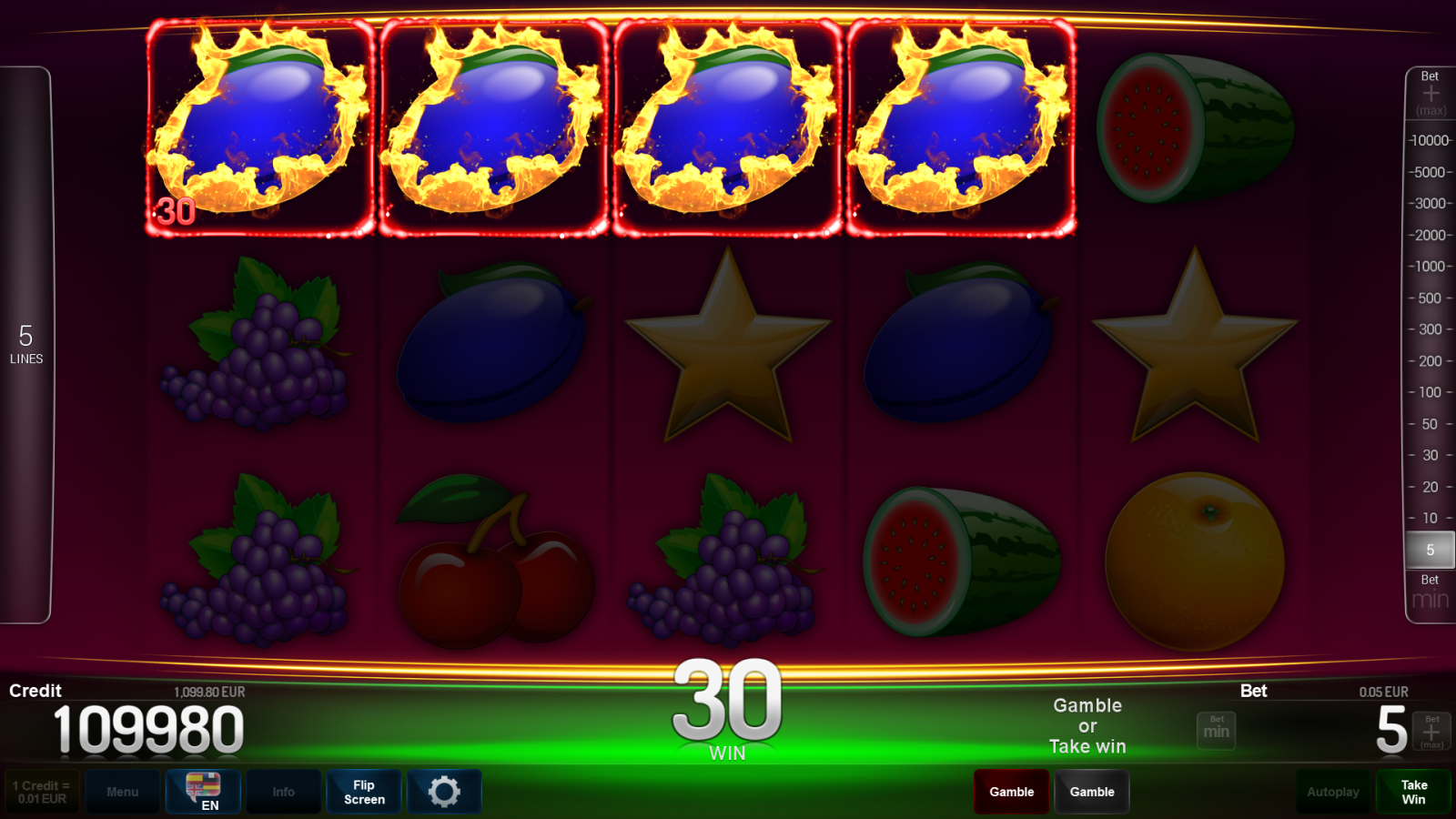Open the Menu button
This screenshot has width=1456, height=819.
coord(123,792)
